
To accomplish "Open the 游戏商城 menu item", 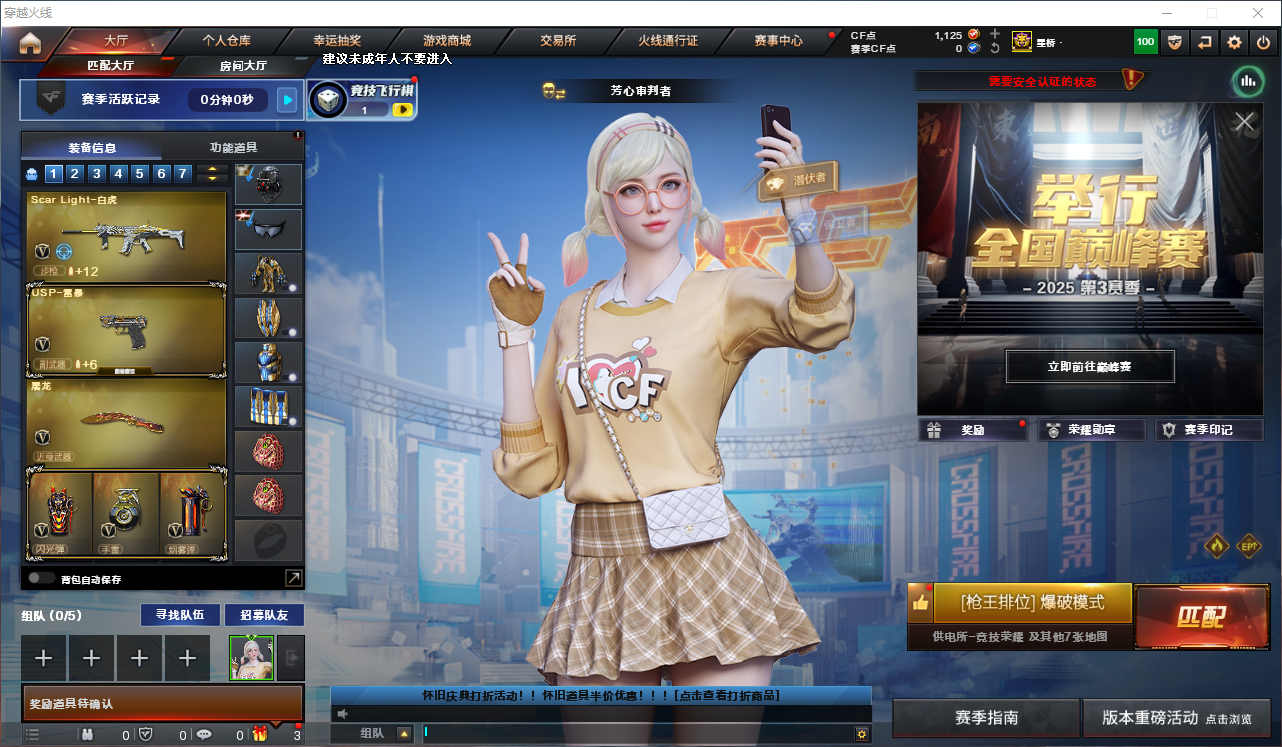I will pos(449,41).
